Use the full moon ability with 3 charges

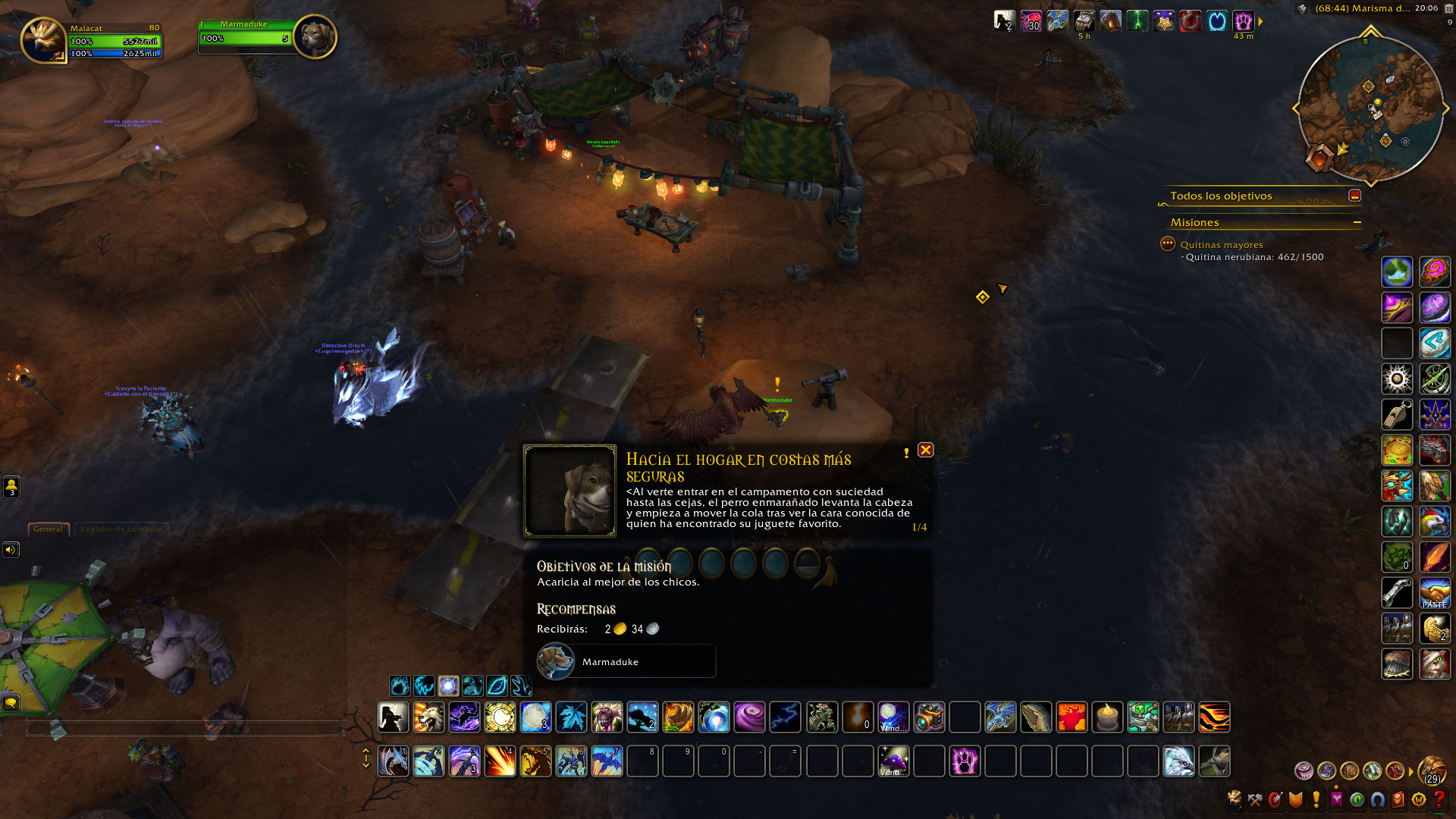[x=535, y=717]
